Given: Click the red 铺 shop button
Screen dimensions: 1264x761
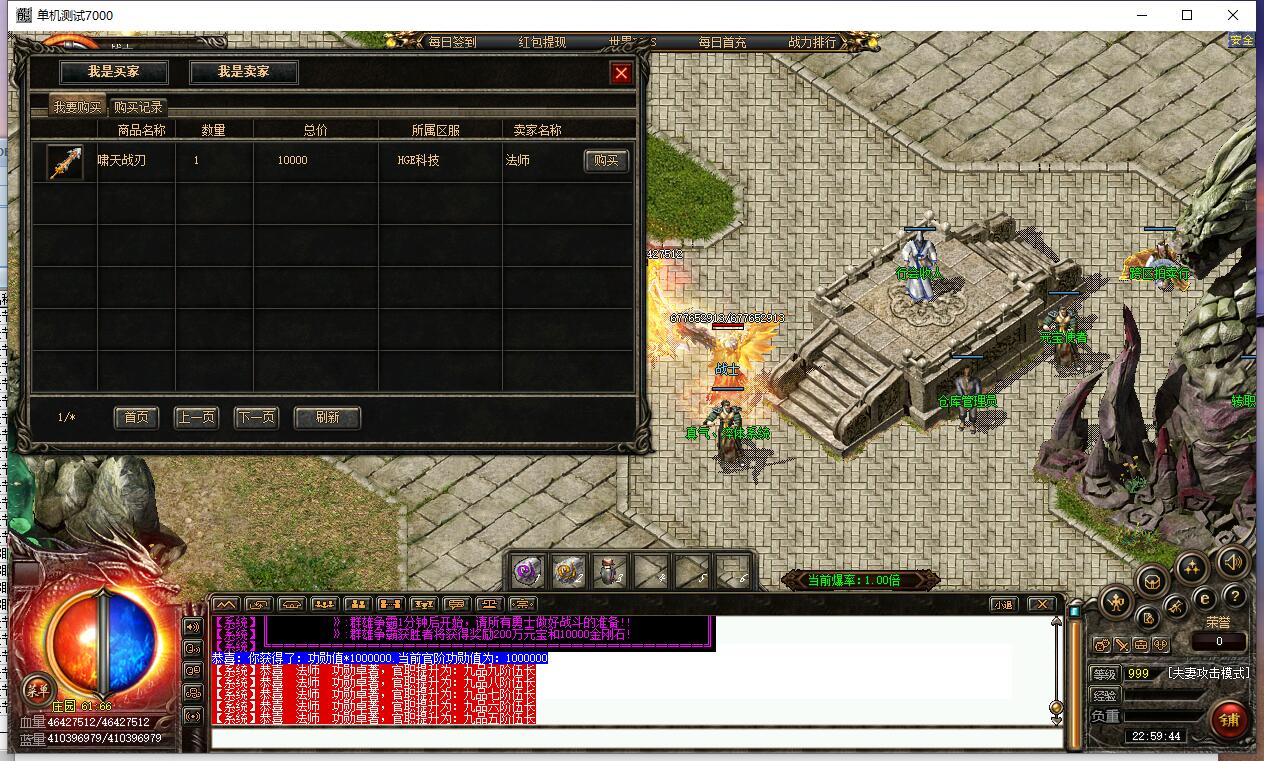Looking at the screenshot, I should [x=1229, y=719].
